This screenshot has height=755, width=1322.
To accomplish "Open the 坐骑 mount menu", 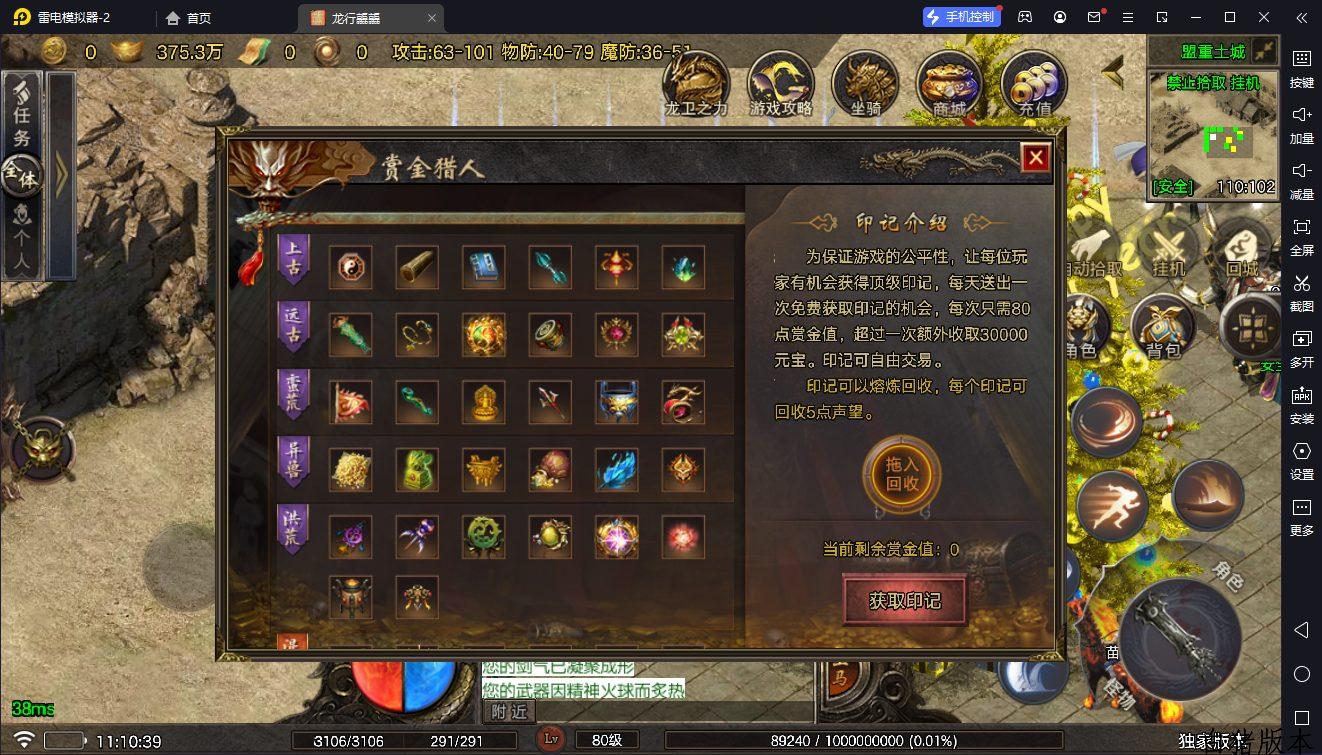I will pos(865,84).
